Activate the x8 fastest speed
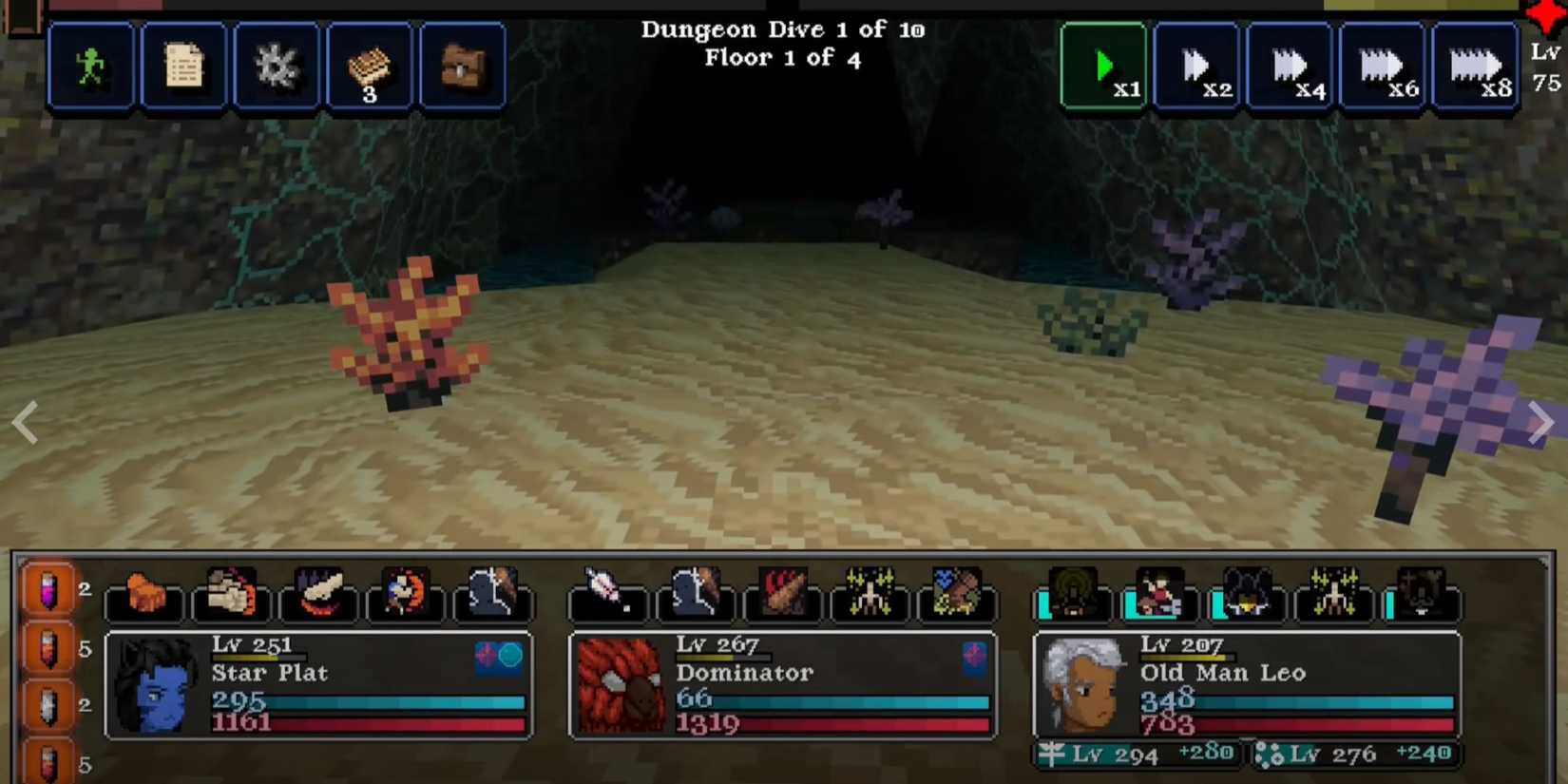1568x784 pixels. click(1476, 67)
